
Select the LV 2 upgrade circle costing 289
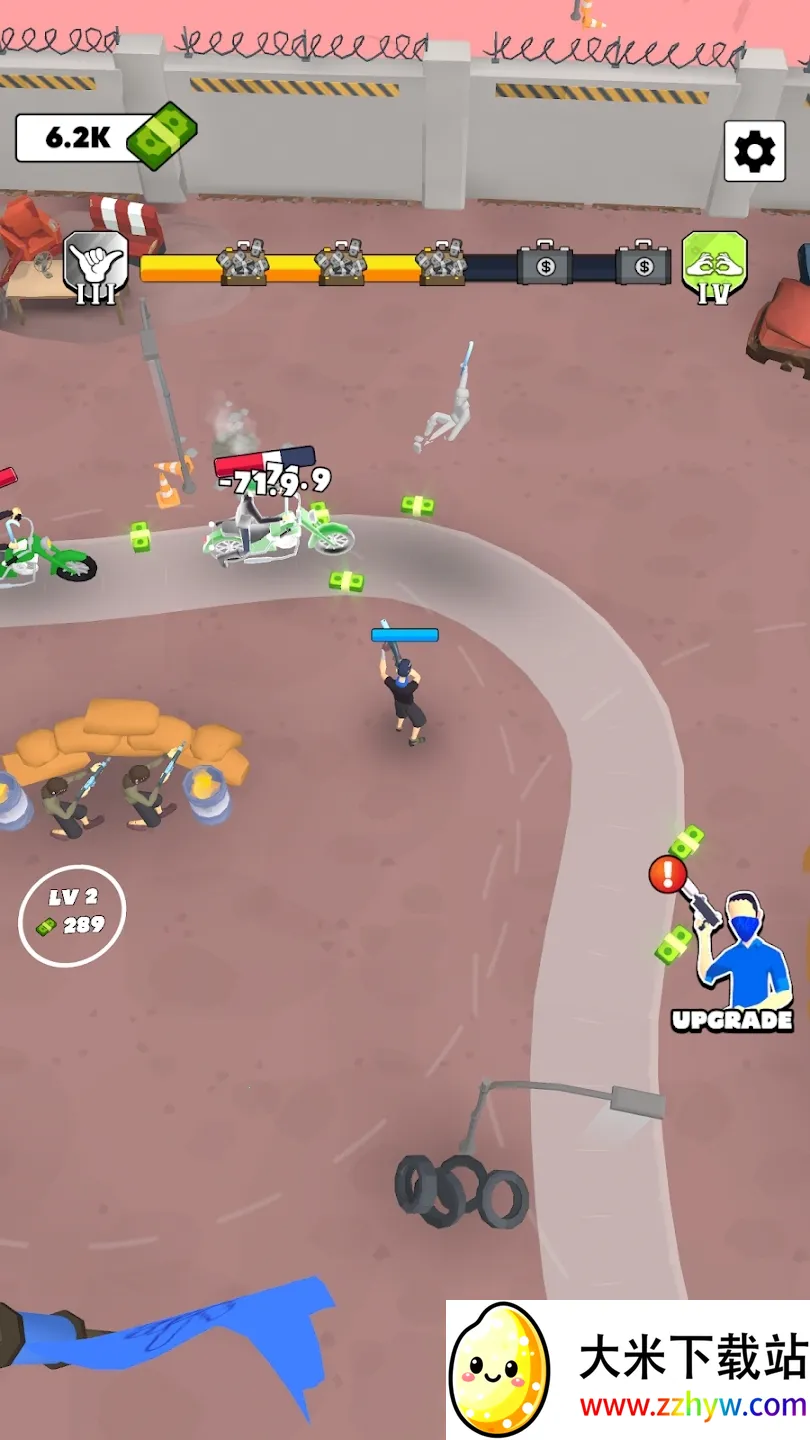coord(72,915)
